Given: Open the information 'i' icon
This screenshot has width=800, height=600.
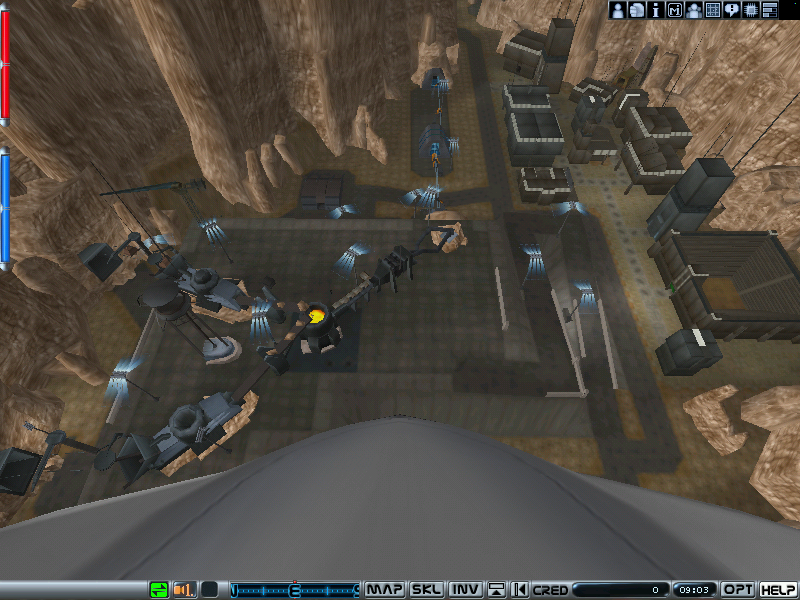Looking at the screenshot, I should (656, 10).
